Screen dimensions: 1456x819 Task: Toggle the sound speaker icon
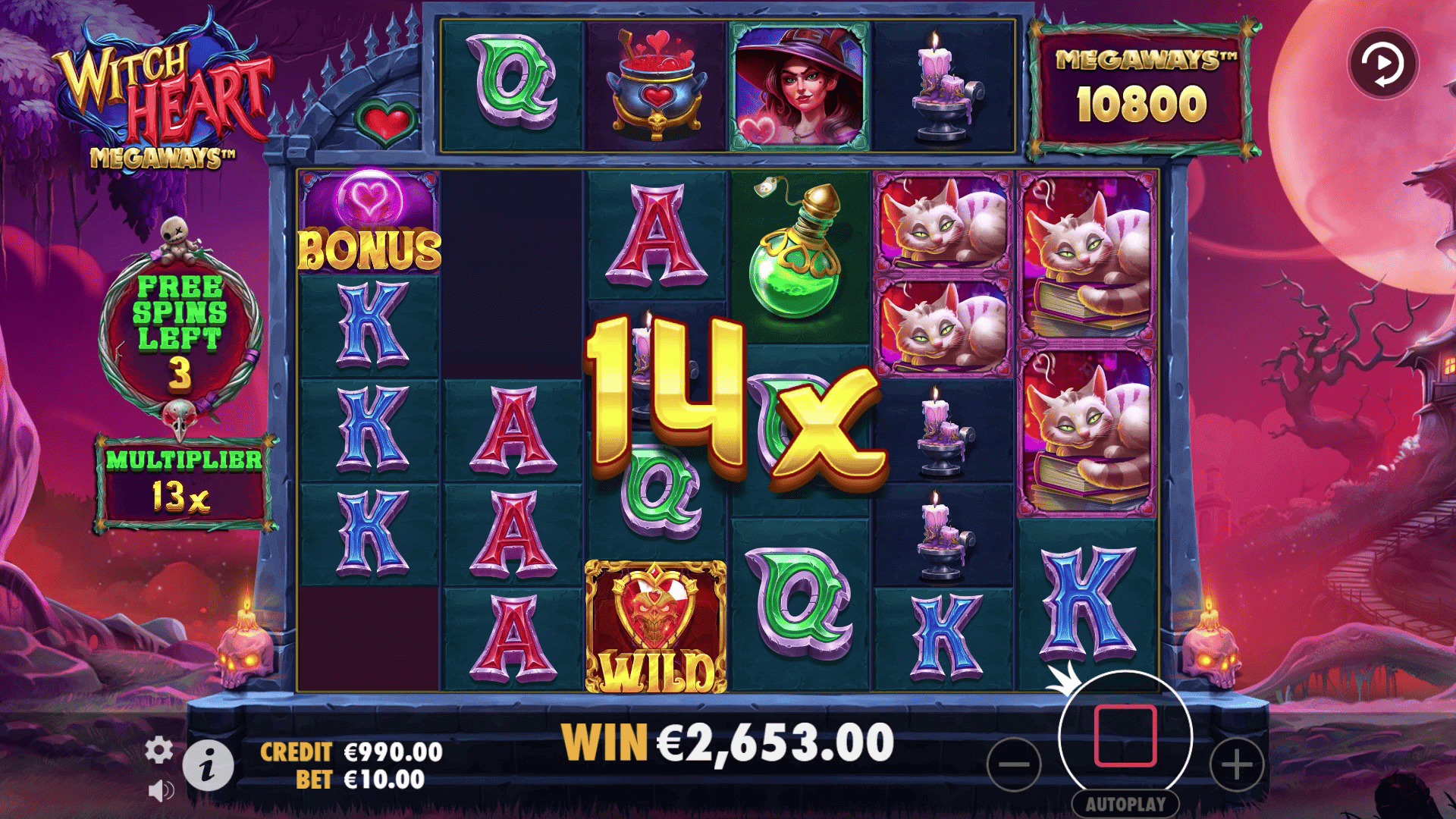tap(160, 791)
